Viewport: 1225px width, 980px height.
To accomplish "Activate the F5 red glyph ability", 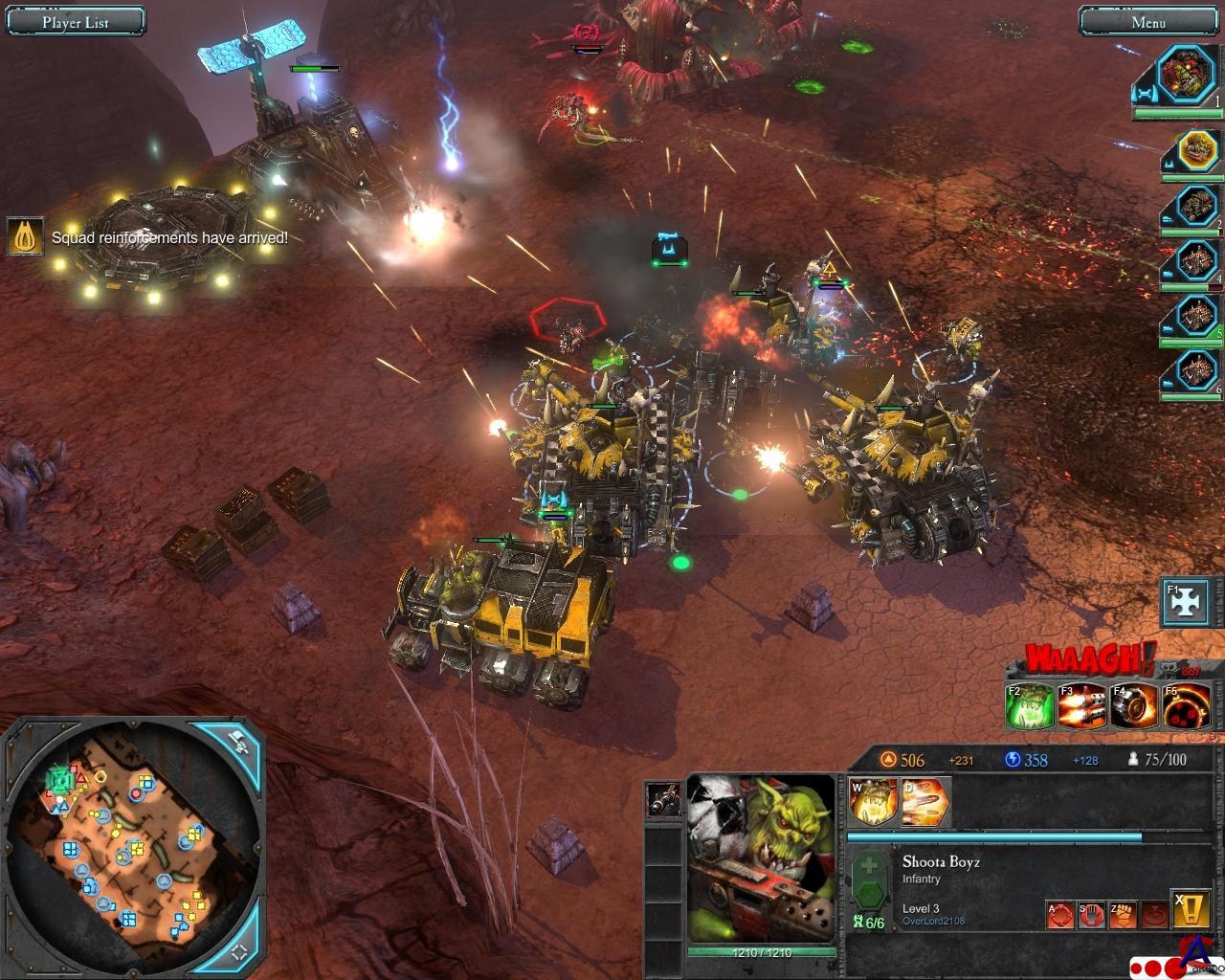I will (1187, 706).
